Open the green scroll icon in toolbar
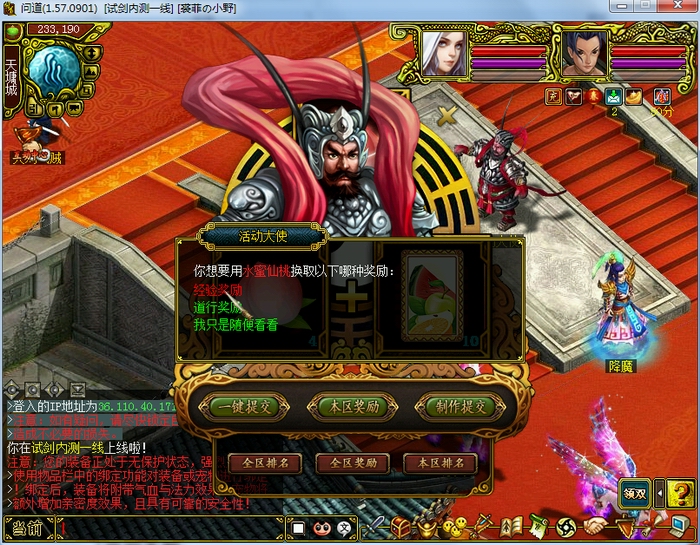 click(x=540, y=526)
